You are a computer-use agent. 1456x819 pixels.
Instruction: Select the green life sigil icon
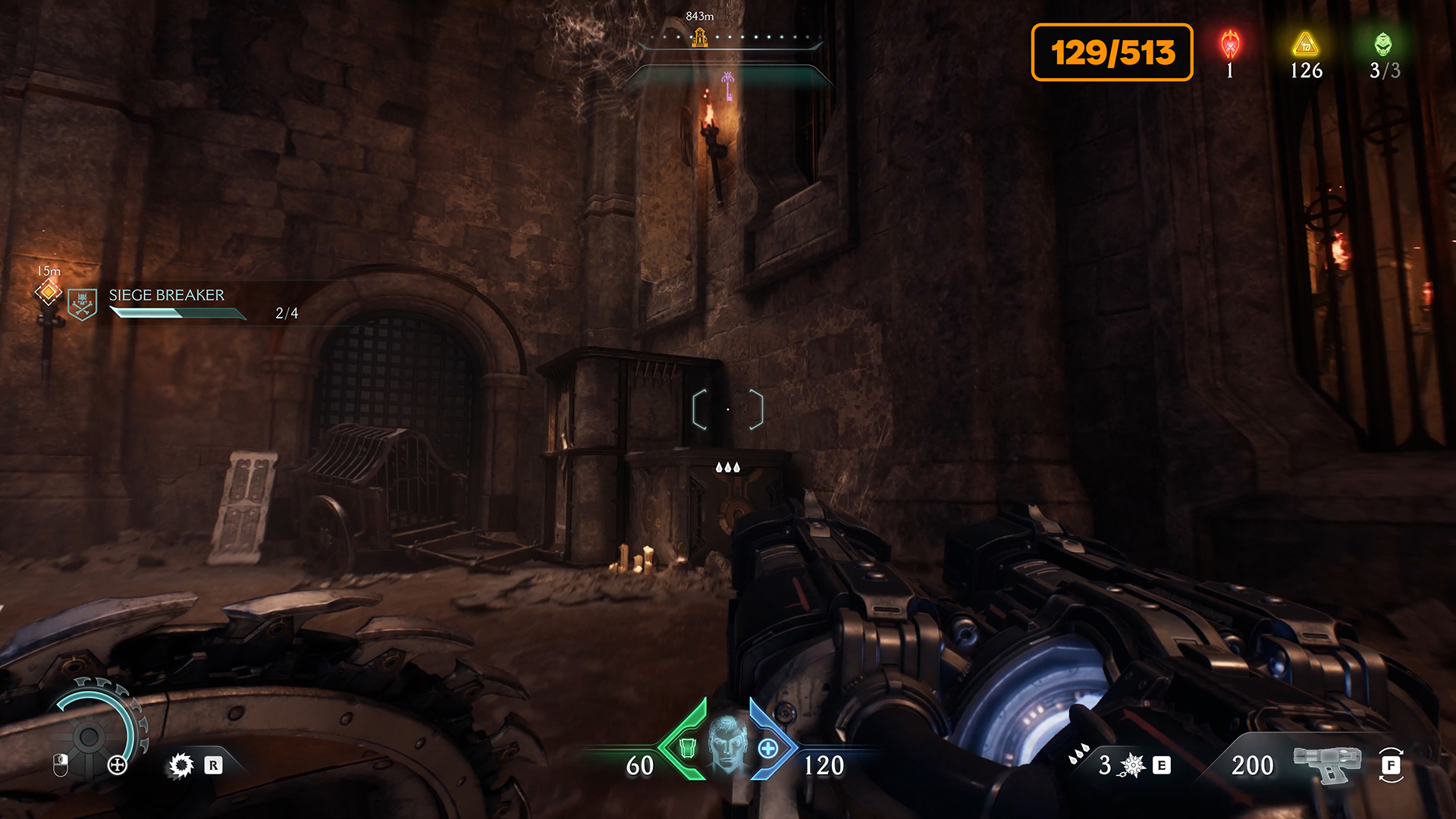coord(1384,45)
